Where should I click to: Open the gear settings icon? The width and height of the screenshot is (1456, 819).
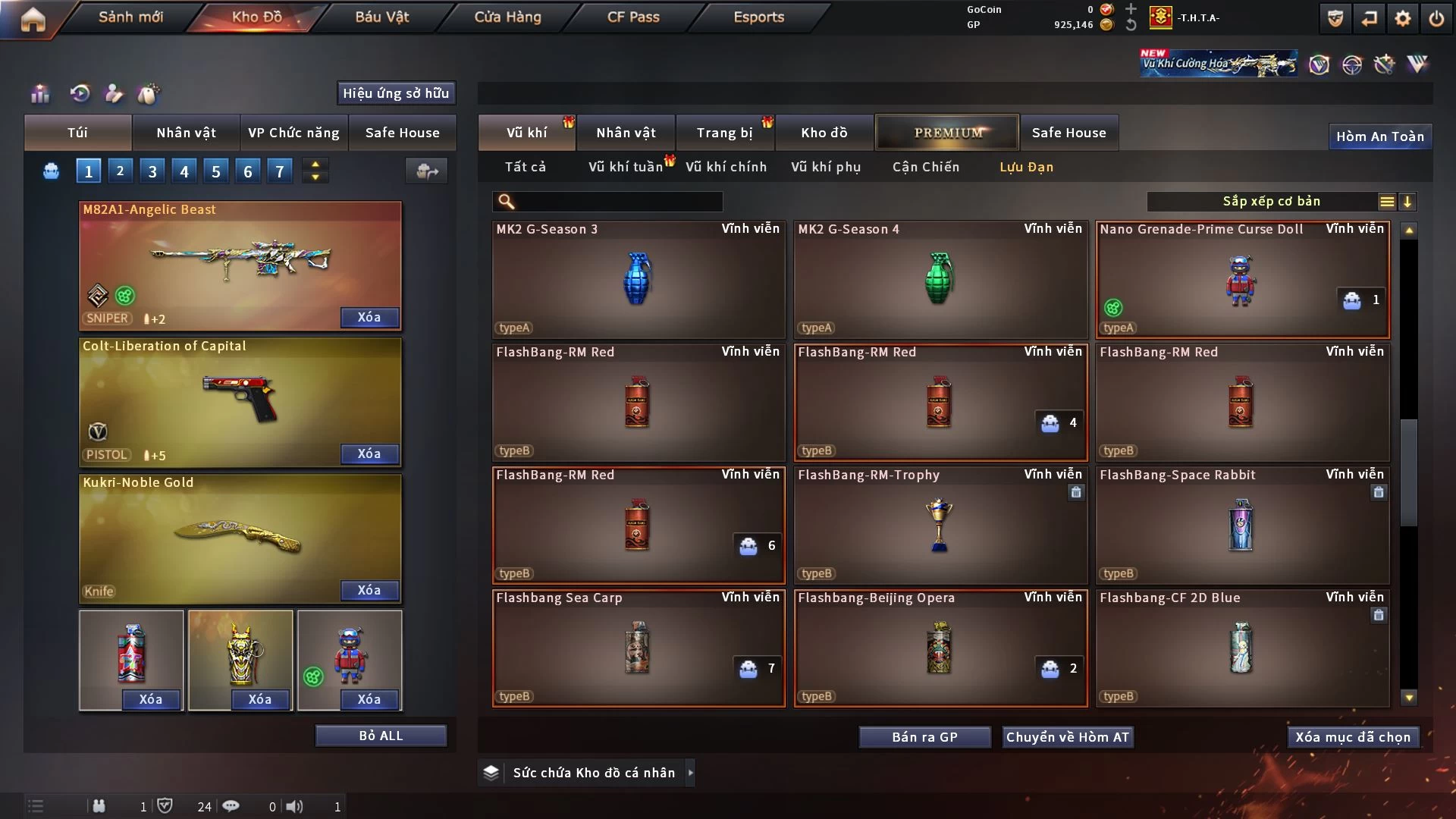tap(1402, 18)
